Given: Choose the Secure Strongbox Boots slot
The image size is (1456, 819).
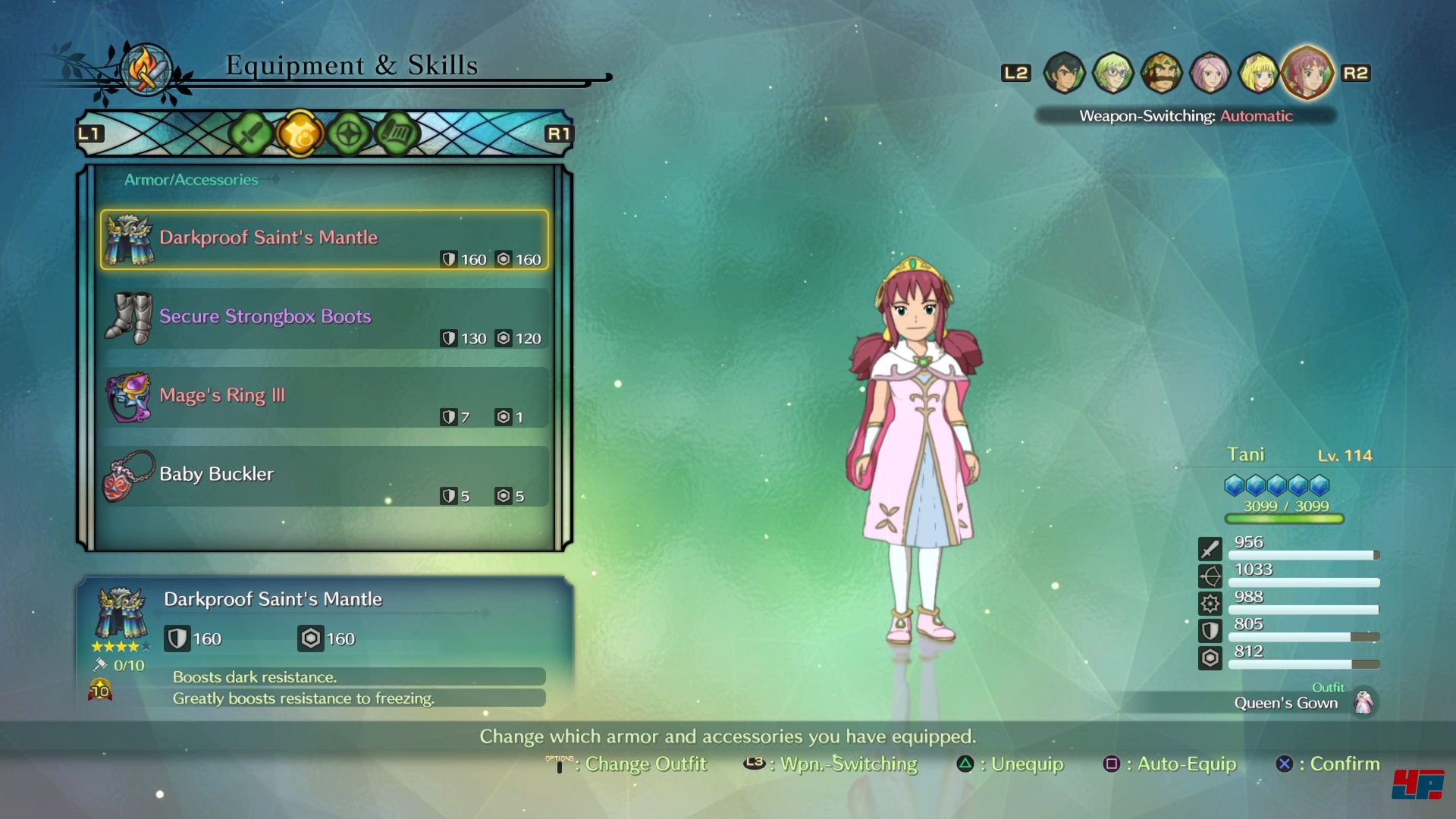Looking at the screenshot, I should (x=324, y=318).
